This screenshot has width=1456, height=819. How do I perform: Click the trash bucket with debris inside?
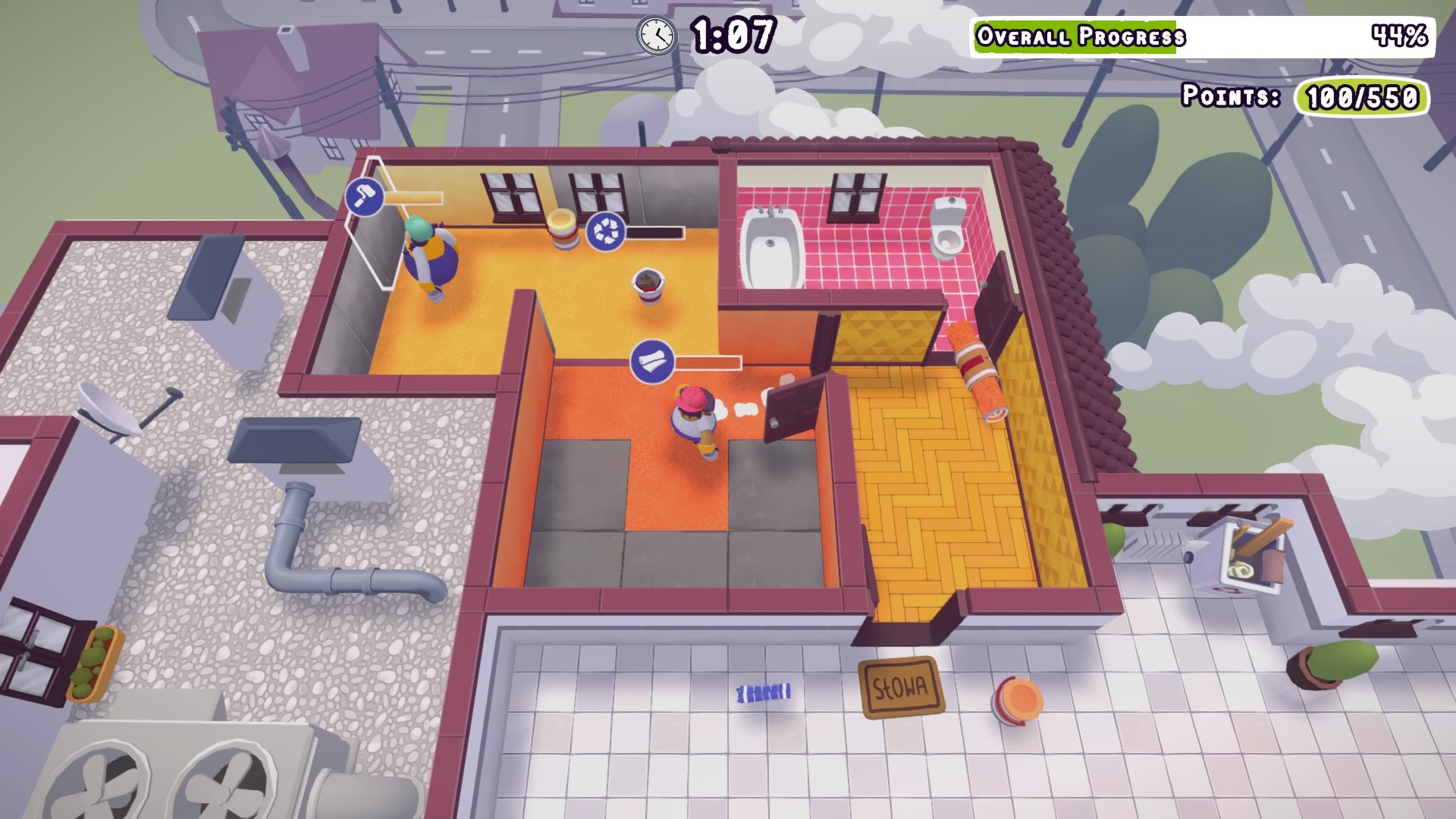coord(648,288)
